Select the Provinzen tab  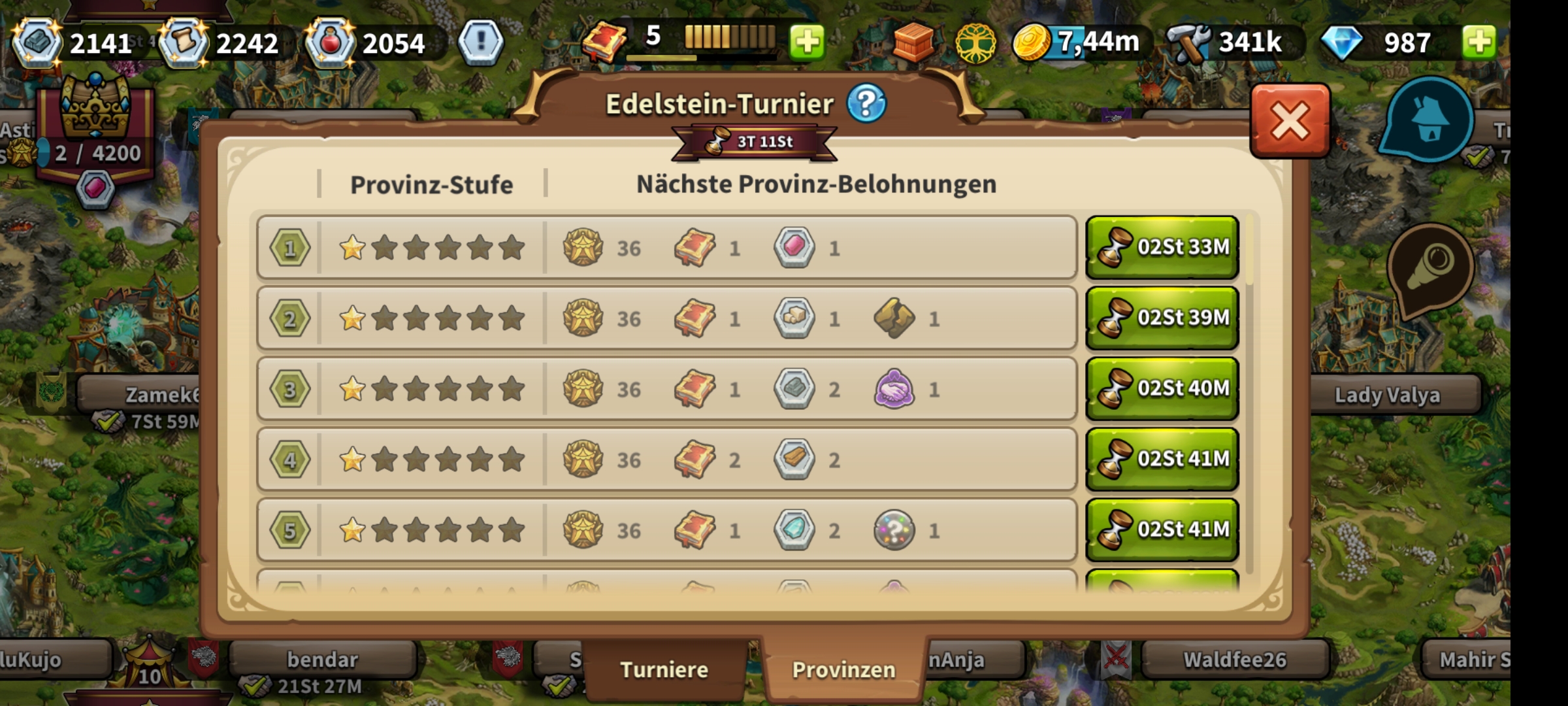point(843,669)
